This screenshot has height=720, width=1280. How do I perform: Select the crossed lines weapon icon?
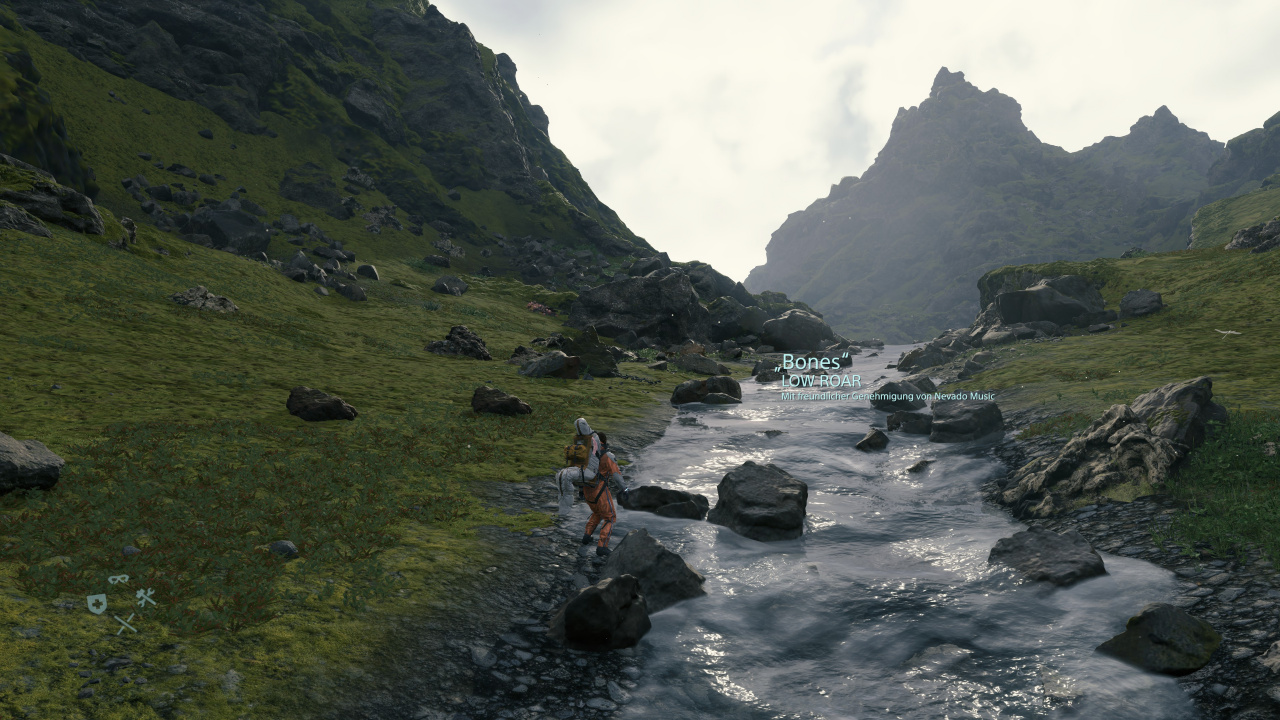(125, 624)
